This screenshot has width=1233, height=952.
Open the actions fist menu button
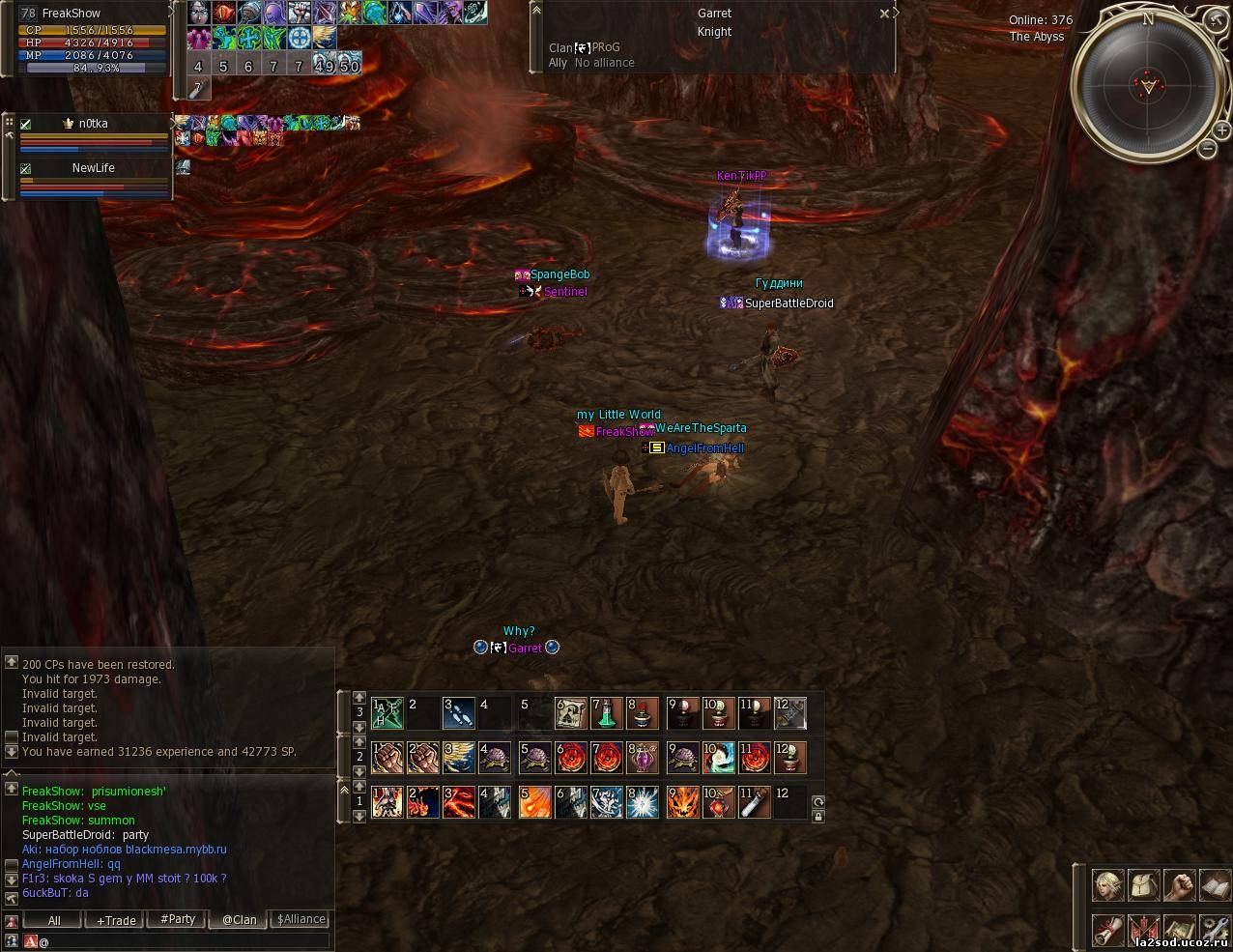(x=1179, y=884)
